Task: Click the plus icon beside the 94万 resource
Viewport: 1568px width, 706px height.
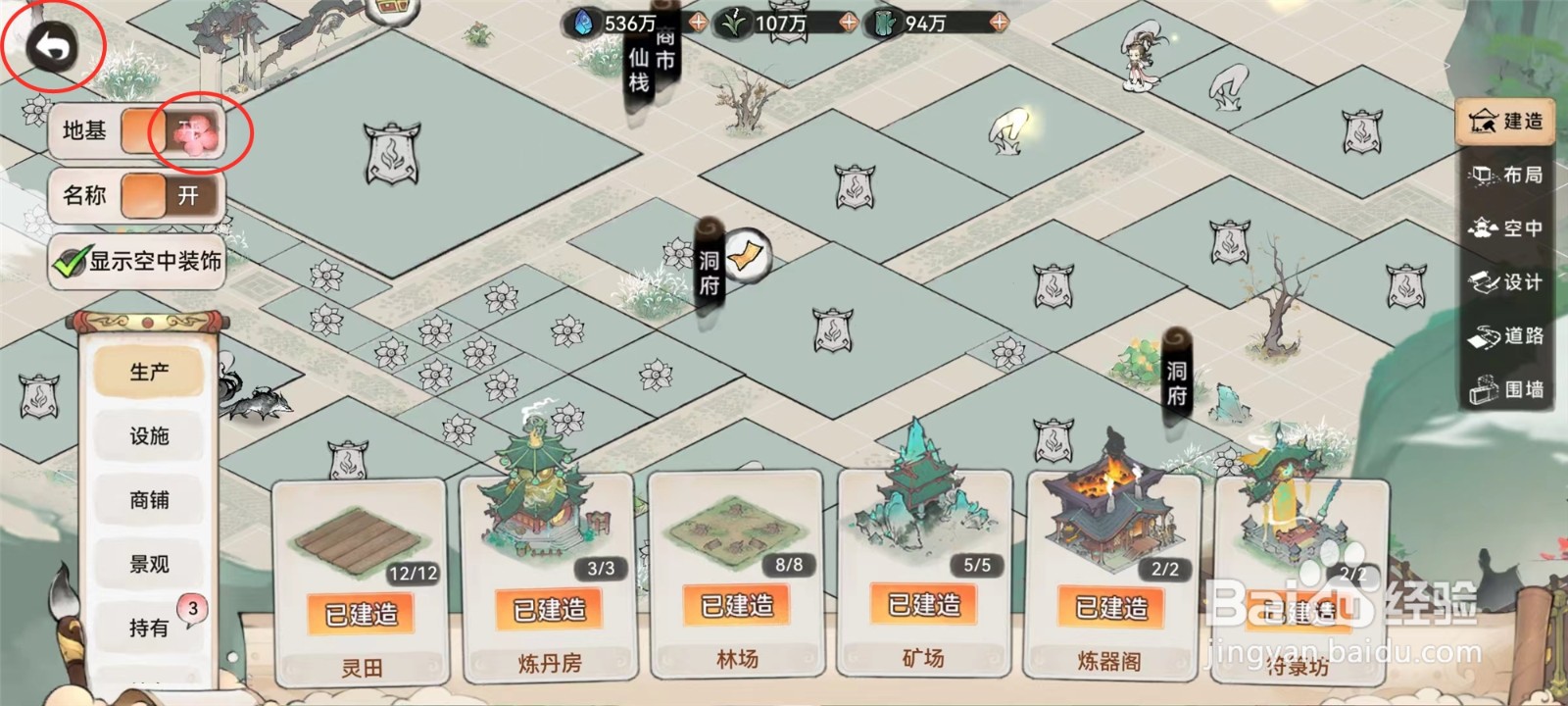Action: tap(999, 22)
